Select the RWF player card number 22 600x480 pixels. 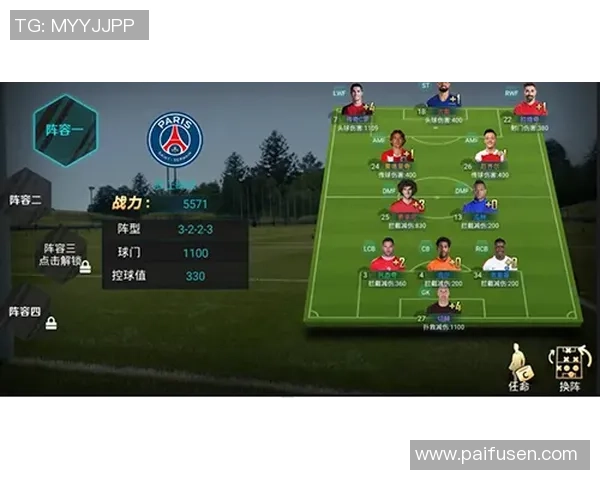[x=529, y=104]
